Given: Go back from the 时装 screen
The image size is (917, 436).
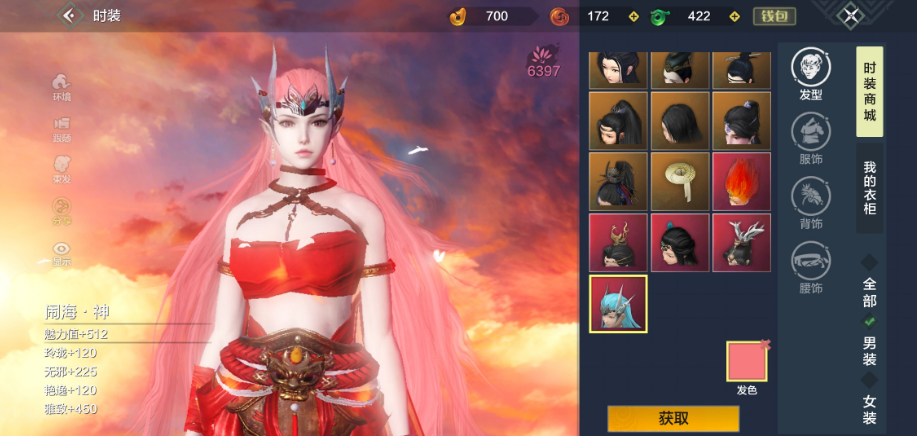Looking at the screenshot, I should pos(69,15).
